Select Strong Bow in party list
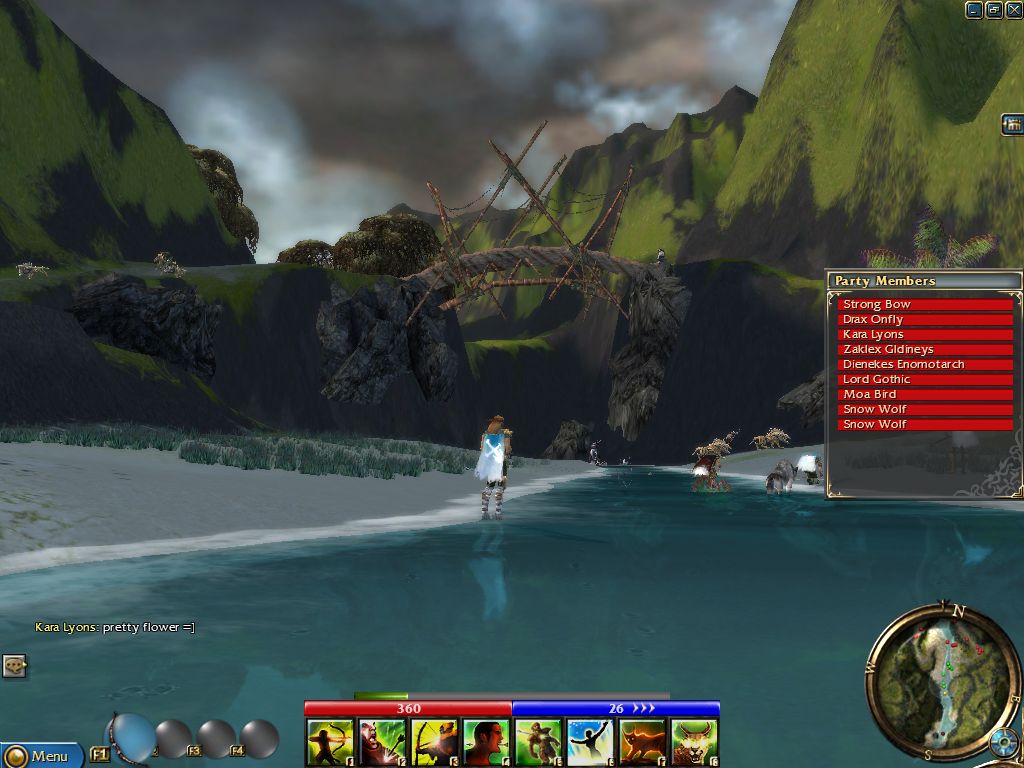This screenshot has width=1024, height=768. point(926,304)
